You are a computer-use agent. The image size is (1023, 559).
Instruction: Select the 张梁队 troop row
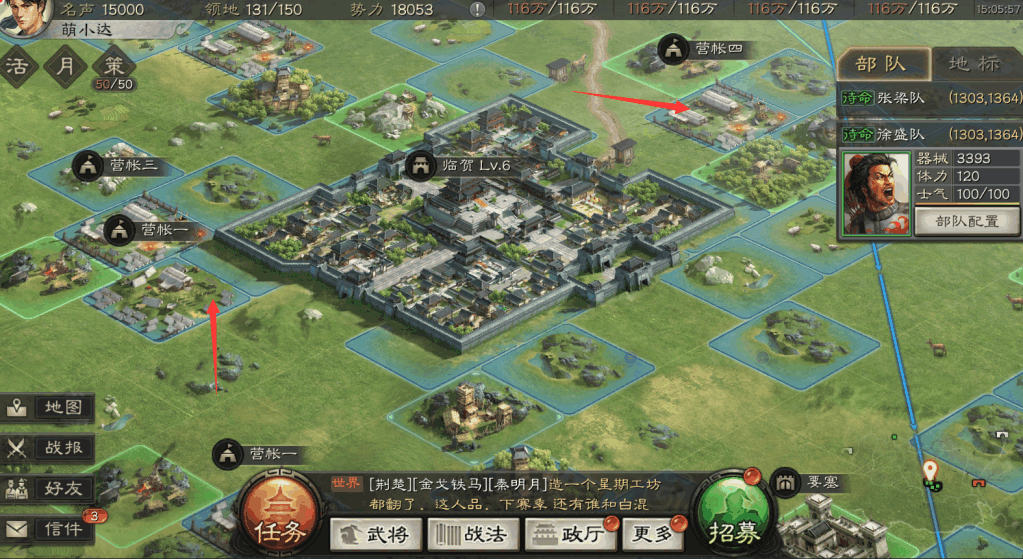click(x=931, y=99)
